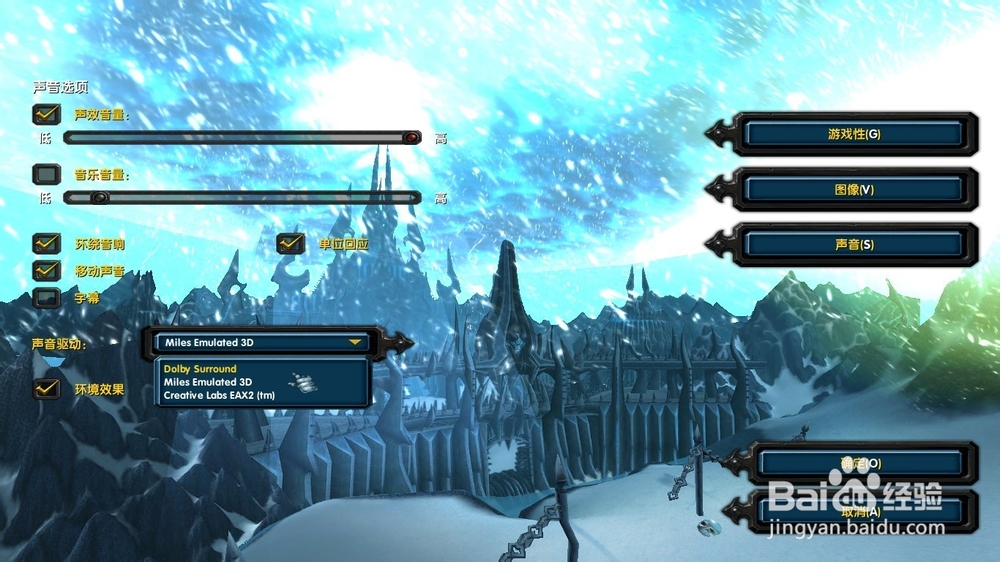
Task: Toggle 移动声音 movement sound checkbox
Action: click(x=47, y=270)
